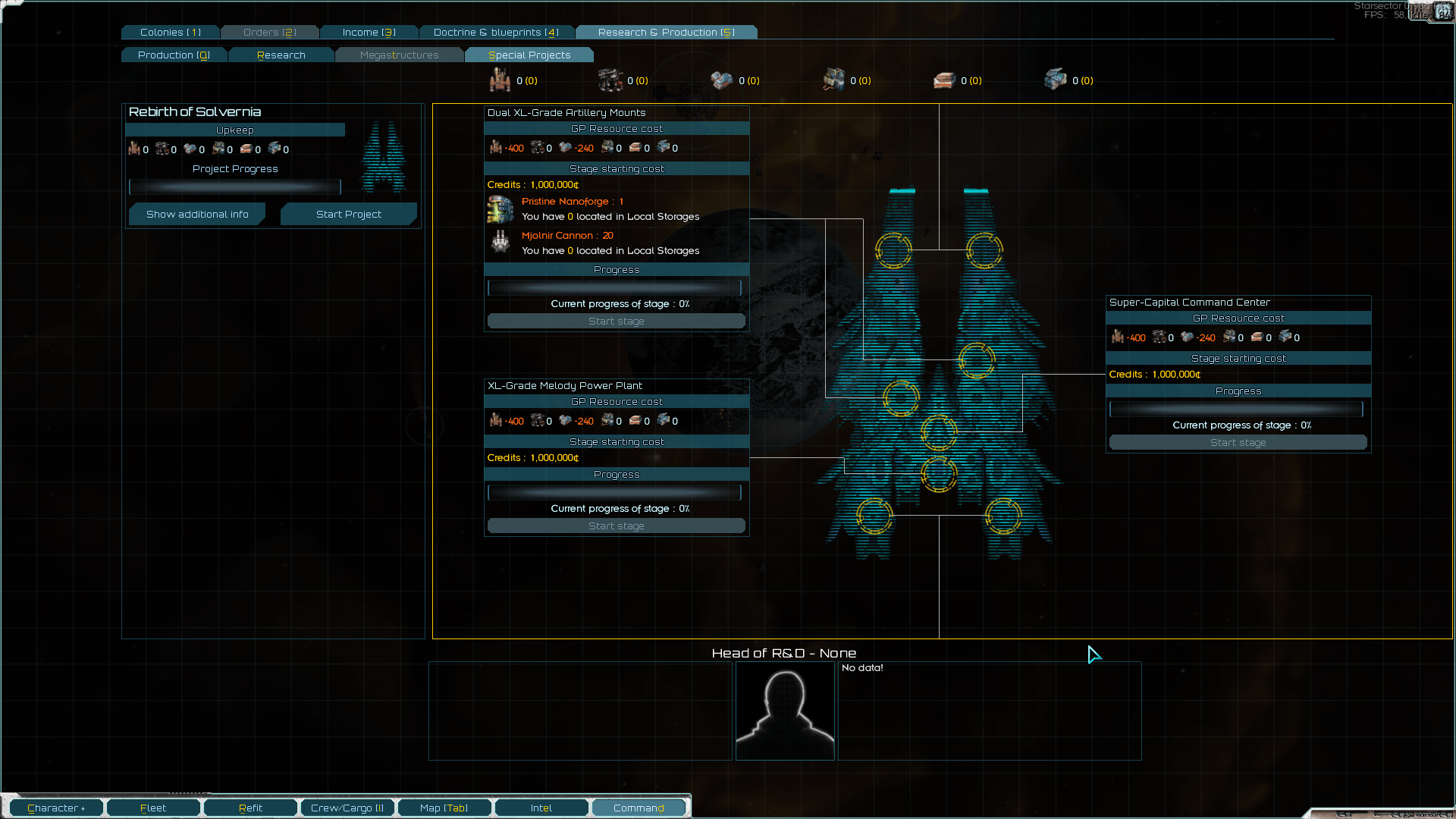The image size is (1456, 819).
Task: Click the Project Progress bar
Action: pos(234,187)
